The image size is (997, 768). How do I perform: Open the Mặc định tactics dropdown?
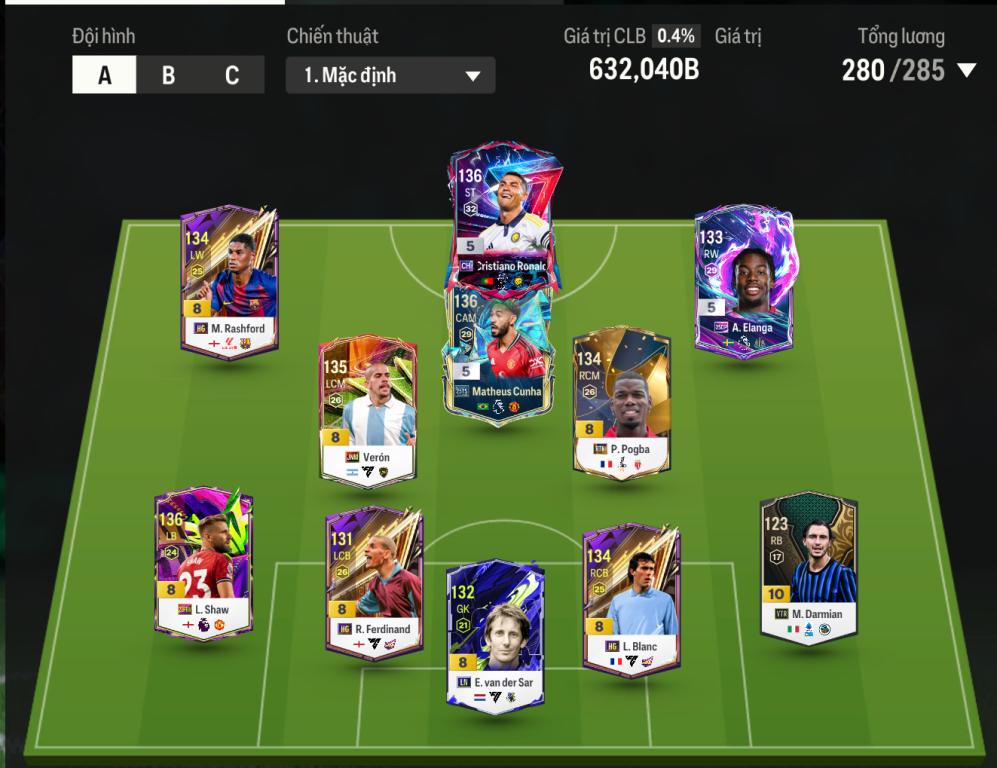click(x=390, y=75)
